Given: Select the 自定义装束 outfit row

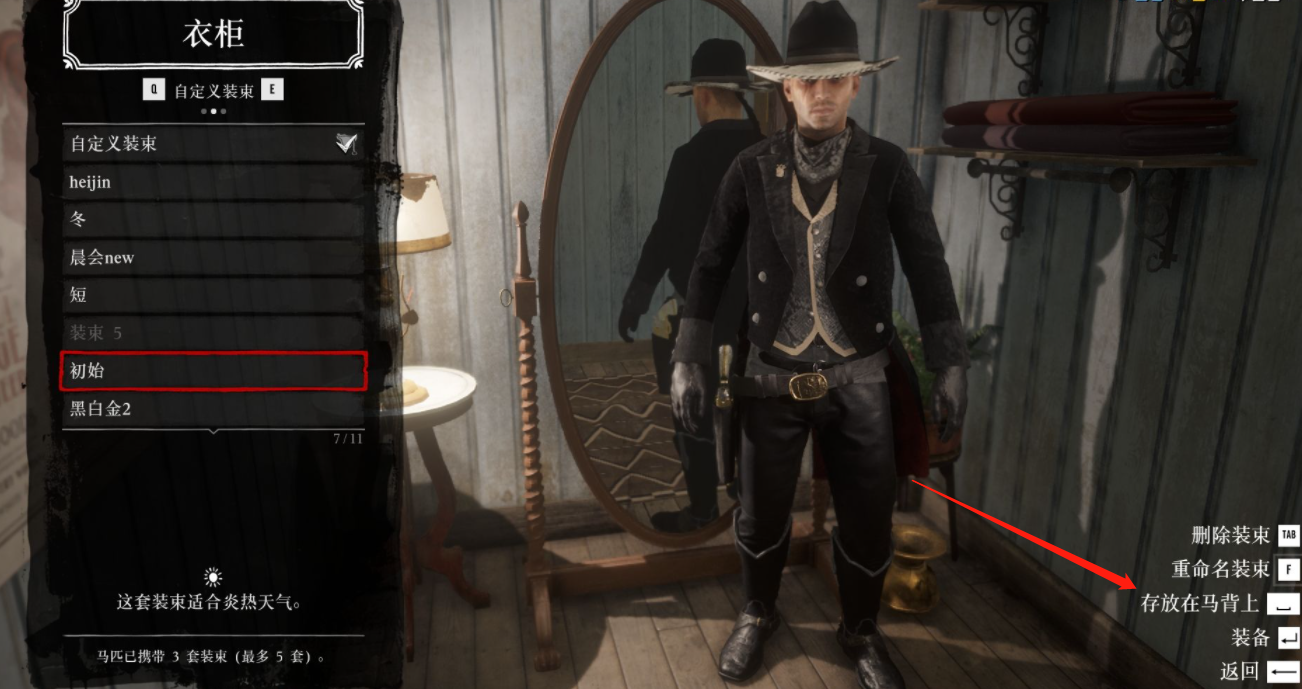Looking at the screenshot, I should click(x=212, y=144).
